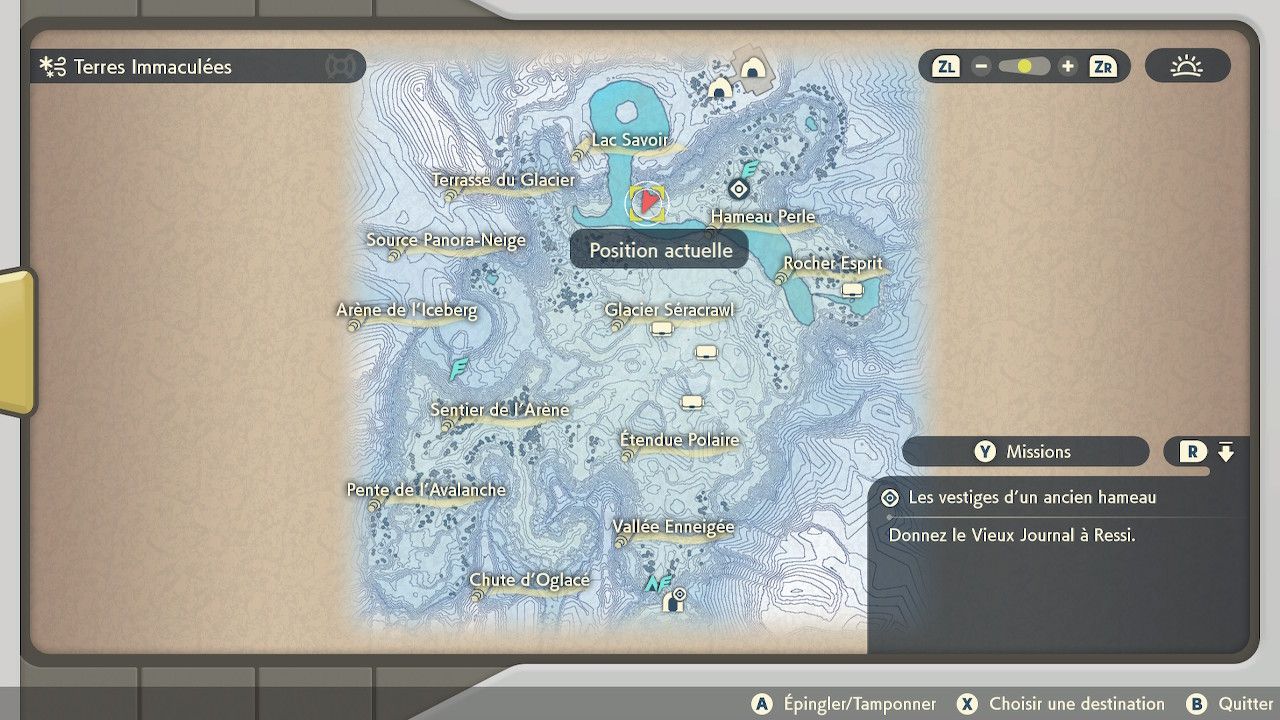Pick the Arène de l'Iceberg location
This screenshot has width=1280, height=720.
click(407, 310)
